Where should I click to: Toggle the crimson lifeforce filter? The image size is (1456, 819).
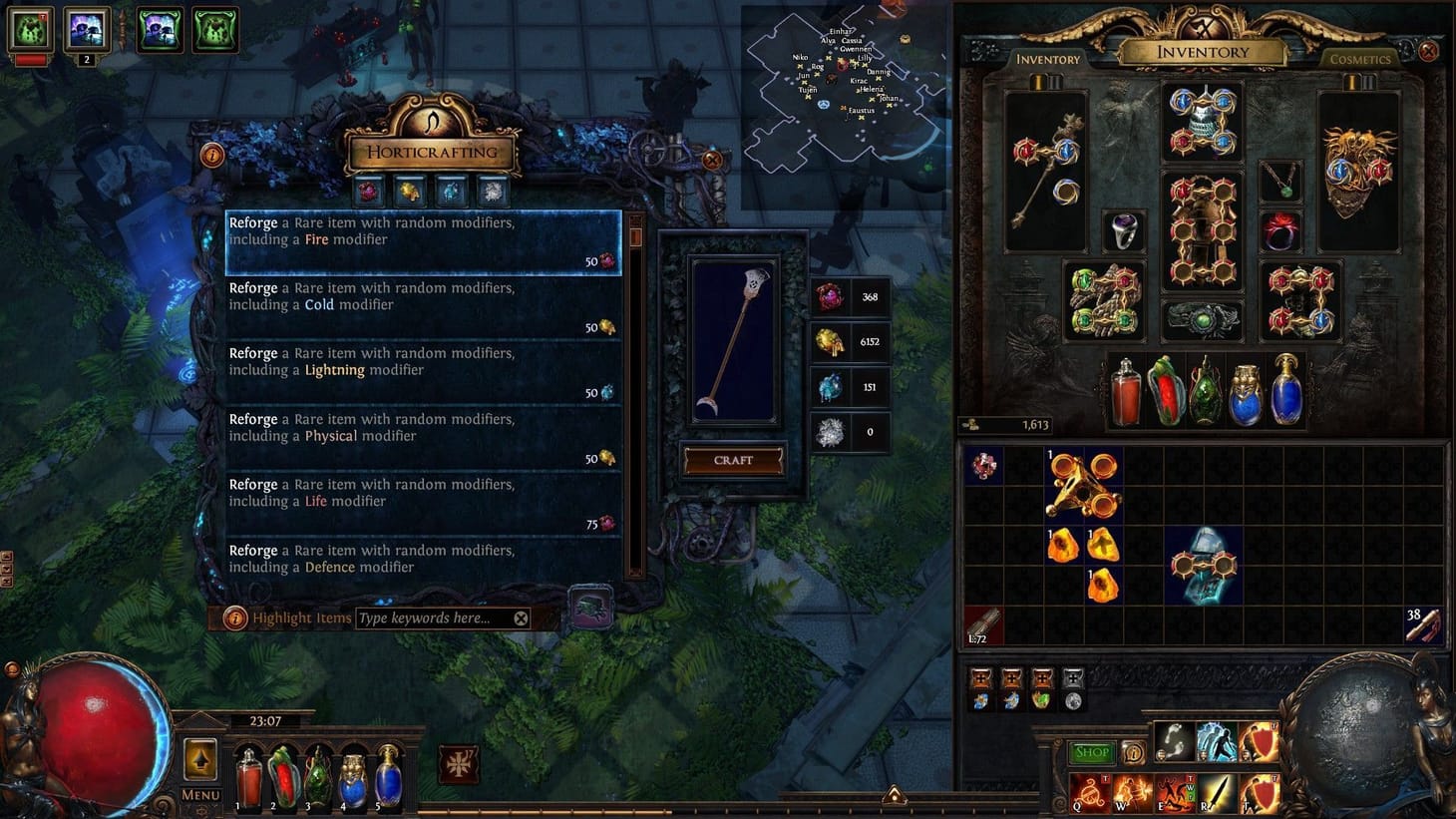pyautogui.click(x=367, y=190)
